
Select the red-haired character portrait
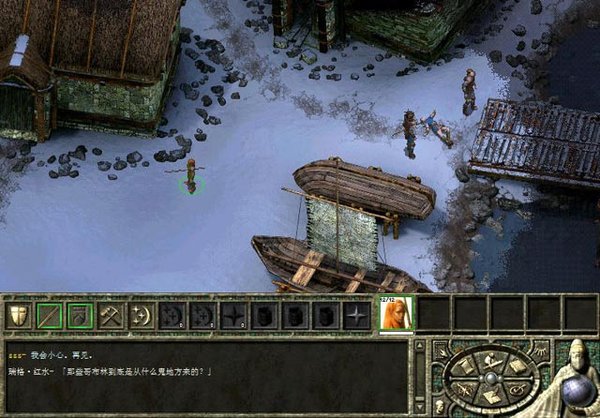coord(395,315)
